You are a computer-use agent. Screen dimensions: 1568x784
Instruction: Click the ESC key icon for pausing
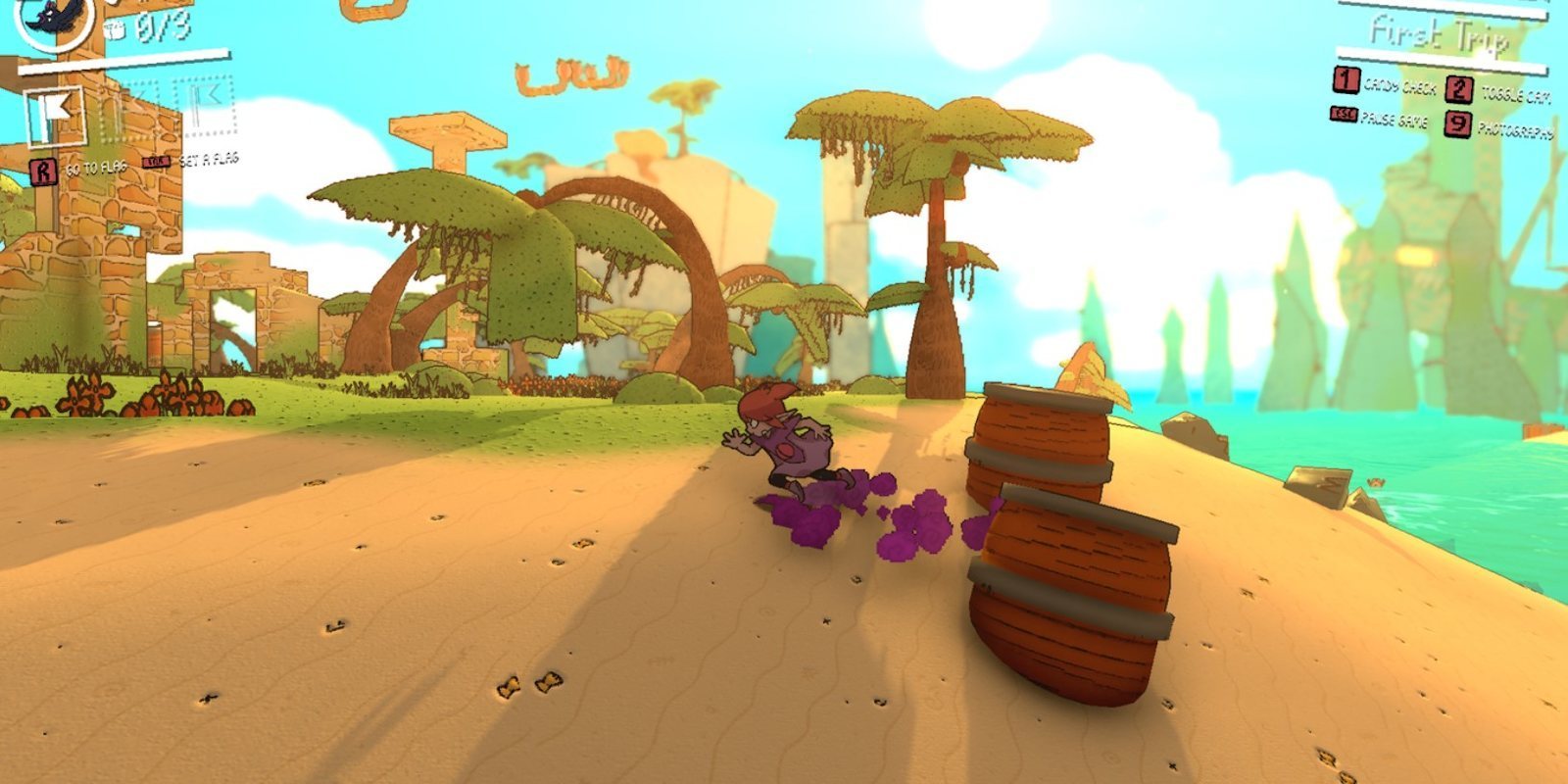(x=1345, y=115)
